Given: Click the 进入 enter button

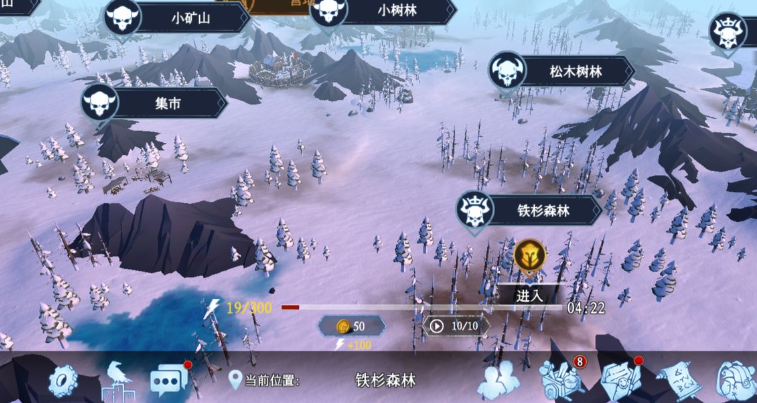Looking at the screenshot, I should coord(529,294).
